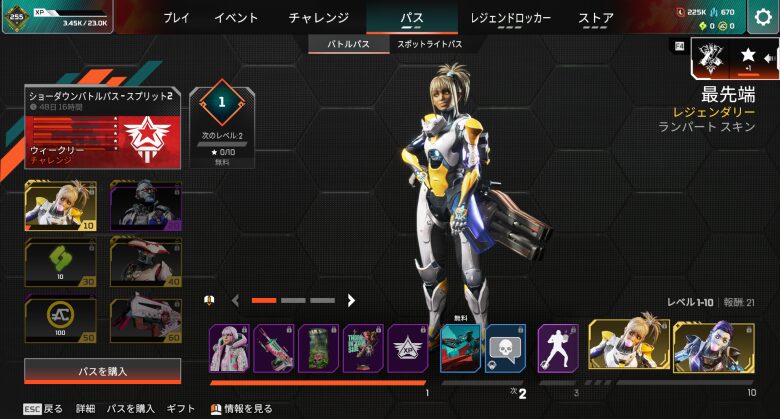Select the バトルパス sub-tab
The width and height of the screenshot is (780, 419).
[x=348, y=44]
